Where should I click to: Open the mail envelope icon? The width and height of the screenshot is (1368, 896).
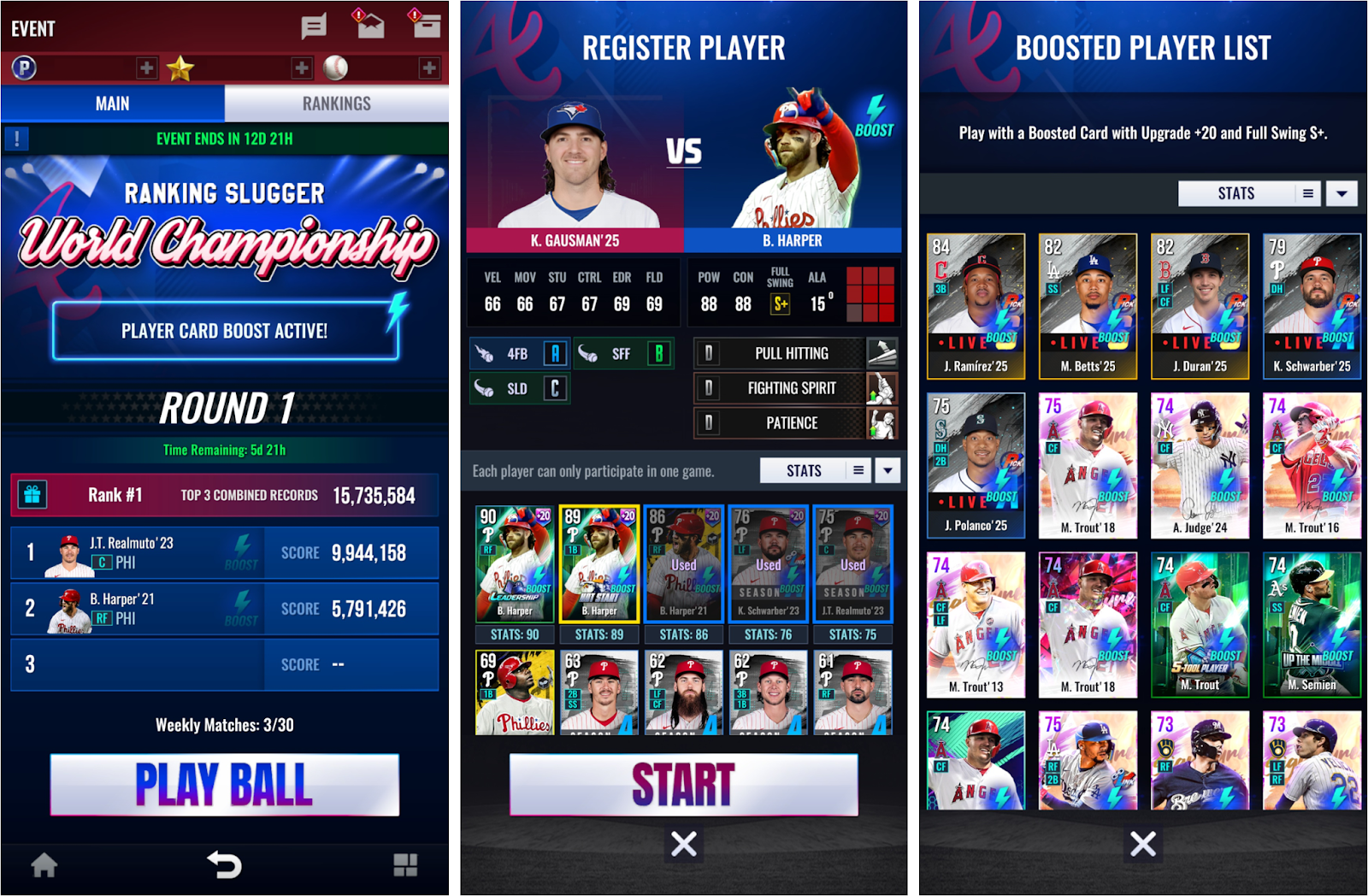click(369, 26)
